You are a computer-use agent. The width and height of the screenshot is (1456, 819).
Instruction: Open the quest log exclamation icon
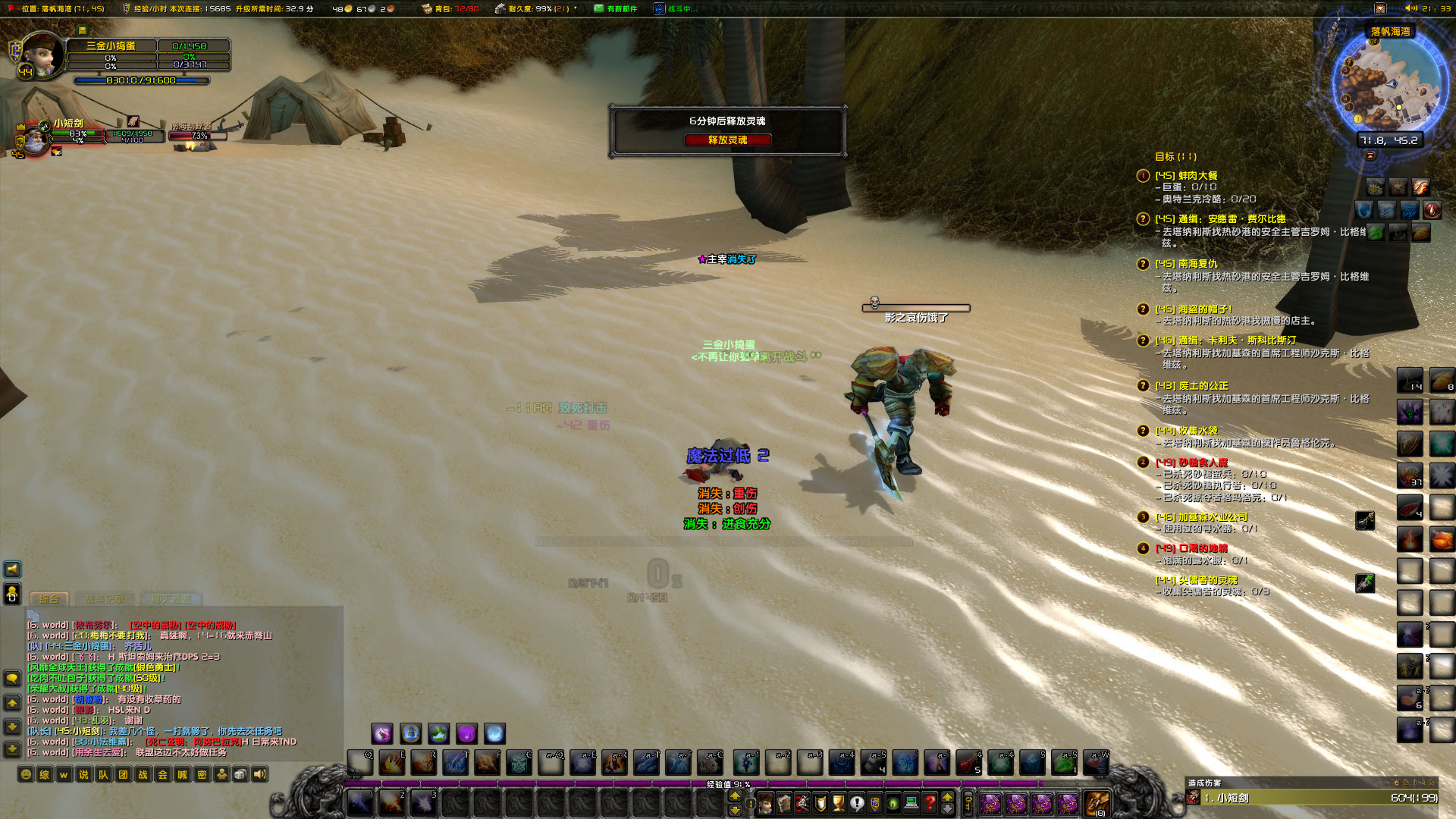(857, 803)
